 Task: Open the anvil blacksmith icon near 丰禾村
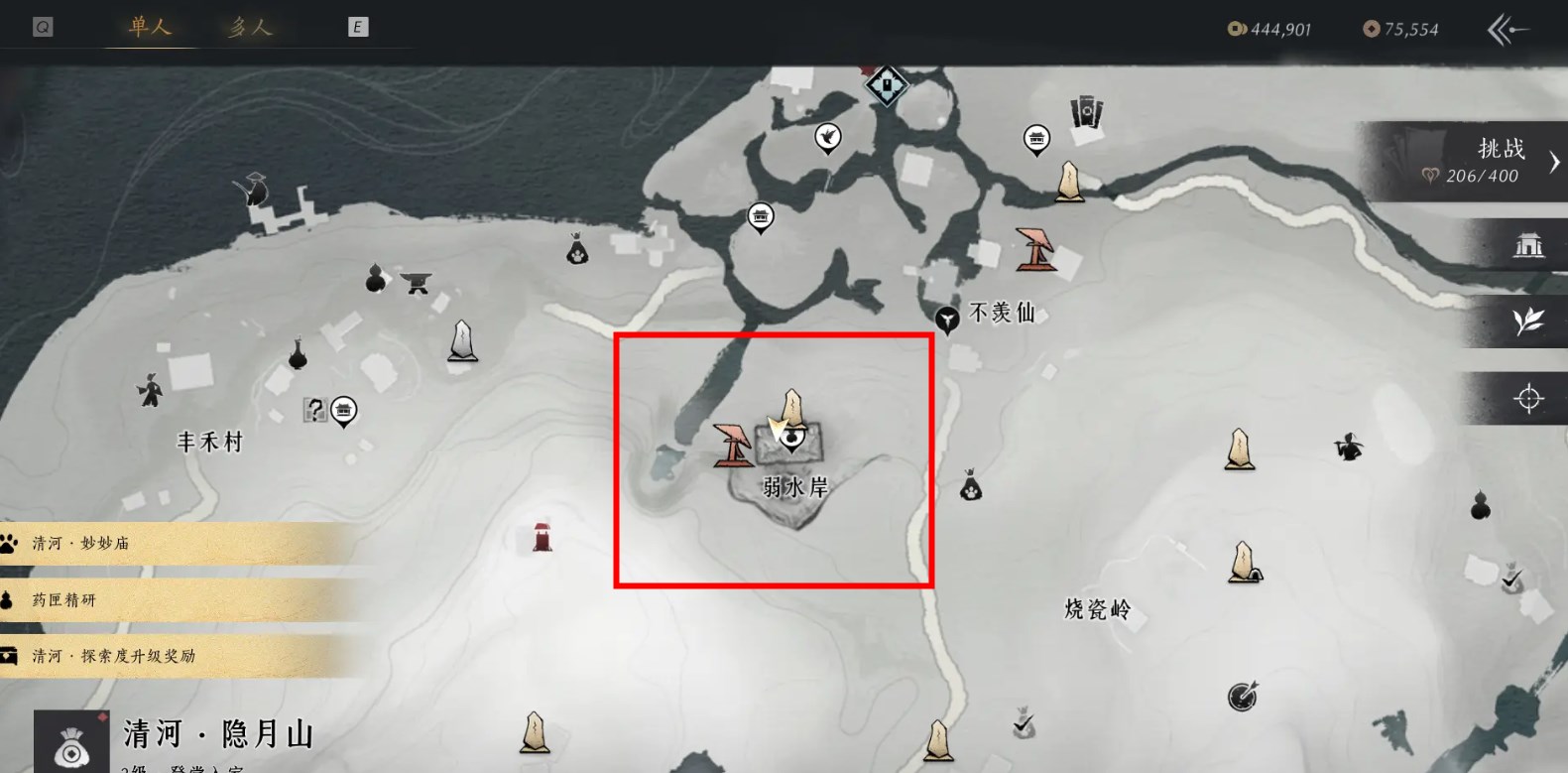click(416, 284)
